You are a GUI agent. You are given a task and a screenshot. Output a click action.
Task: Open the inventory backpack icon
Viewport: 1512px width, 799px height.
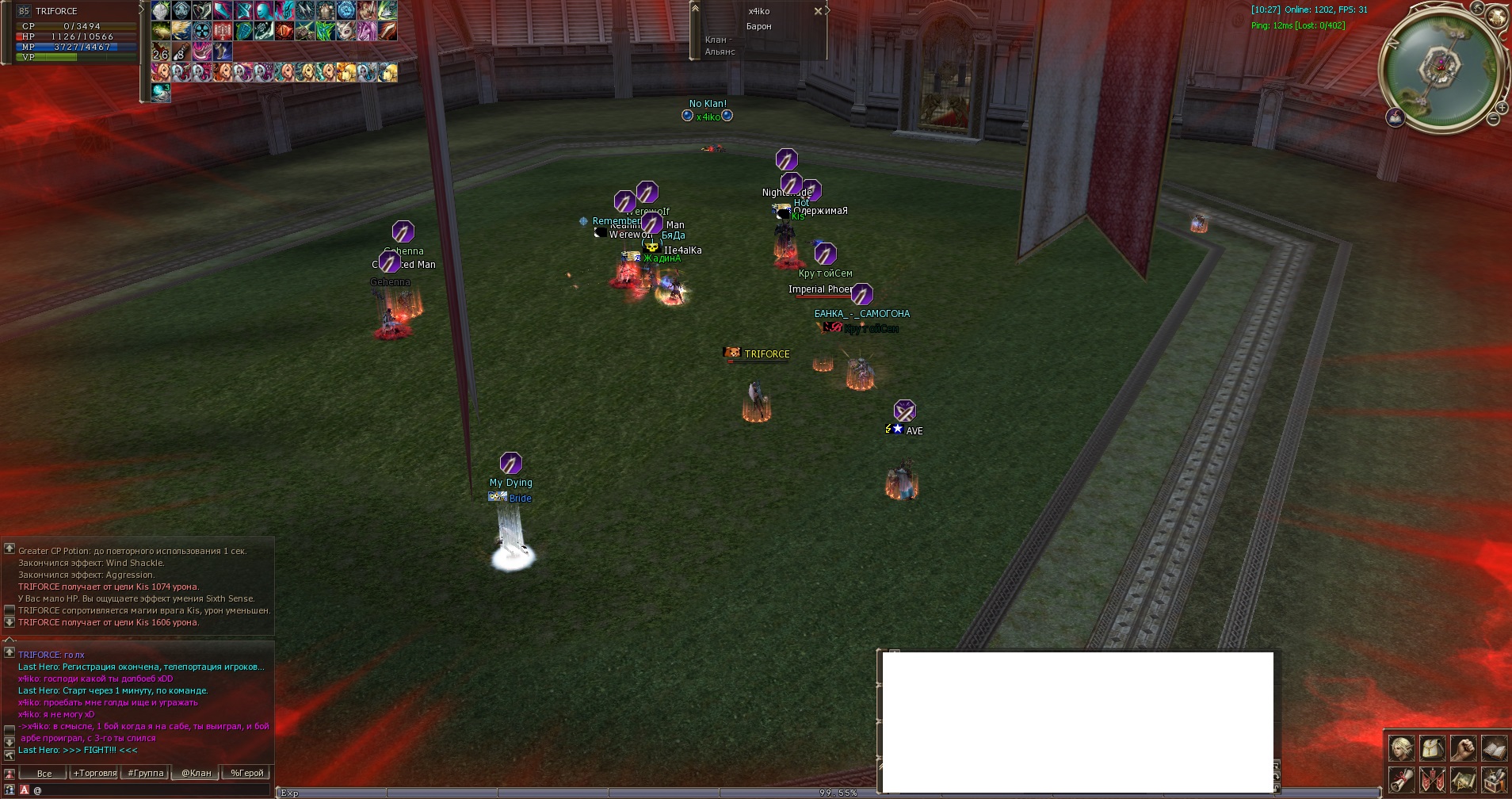point(1433,747)
